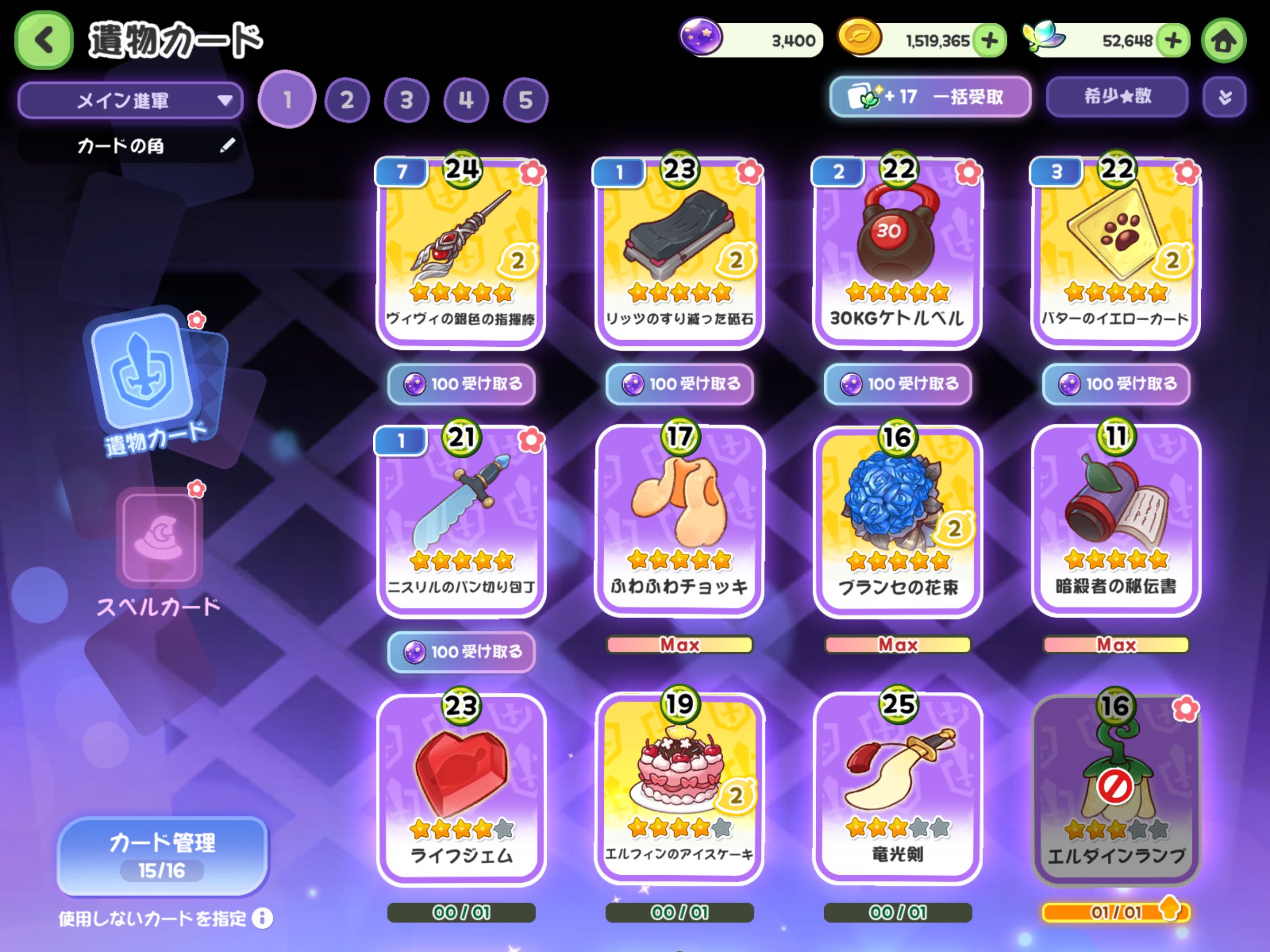The width and height of the screenshot is (1270, 952).
Task: Open the エルダインランプ card
Action: (x=1116, y=789)
